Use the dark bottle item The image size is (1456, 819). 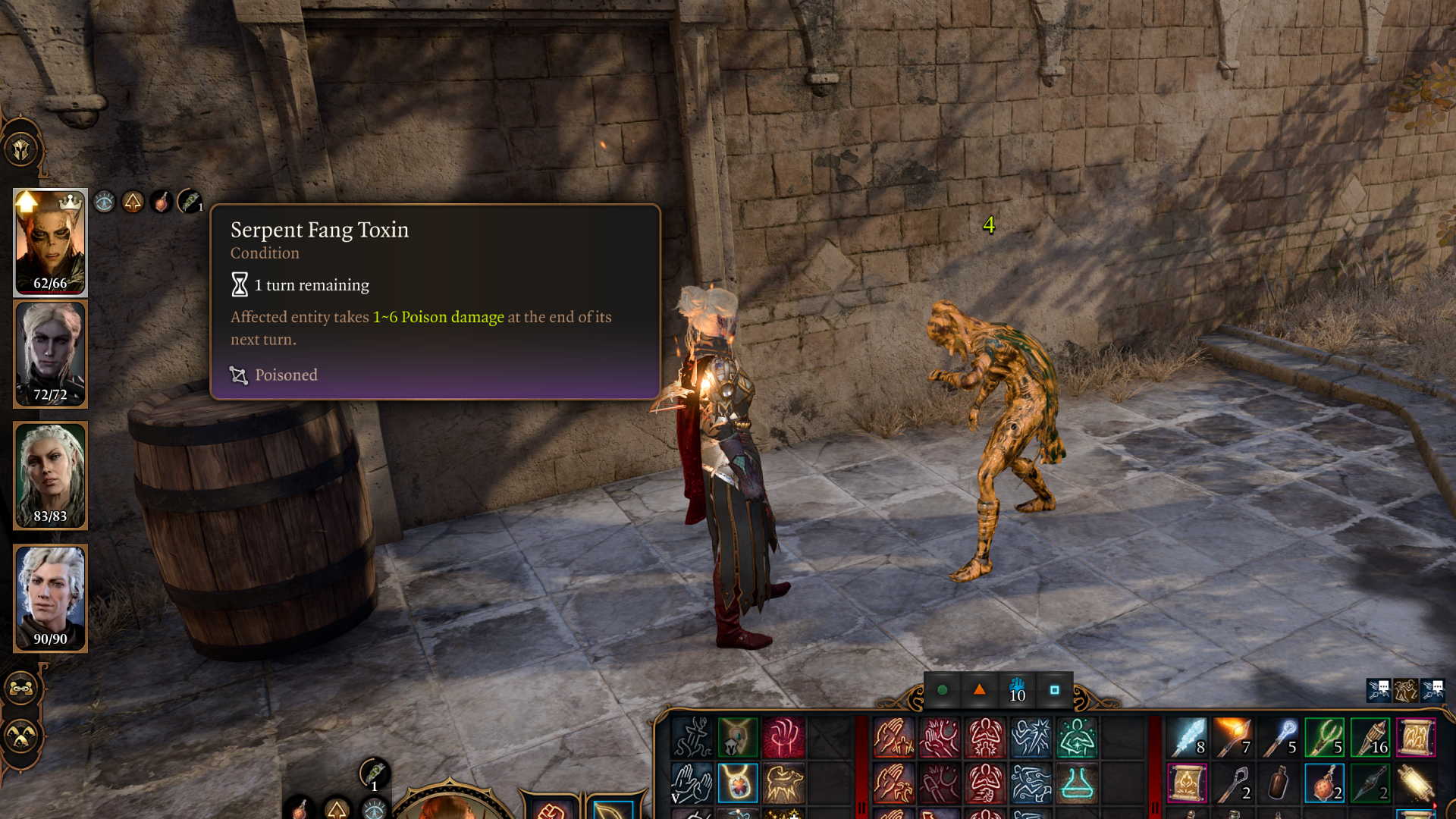[1279, 783]
